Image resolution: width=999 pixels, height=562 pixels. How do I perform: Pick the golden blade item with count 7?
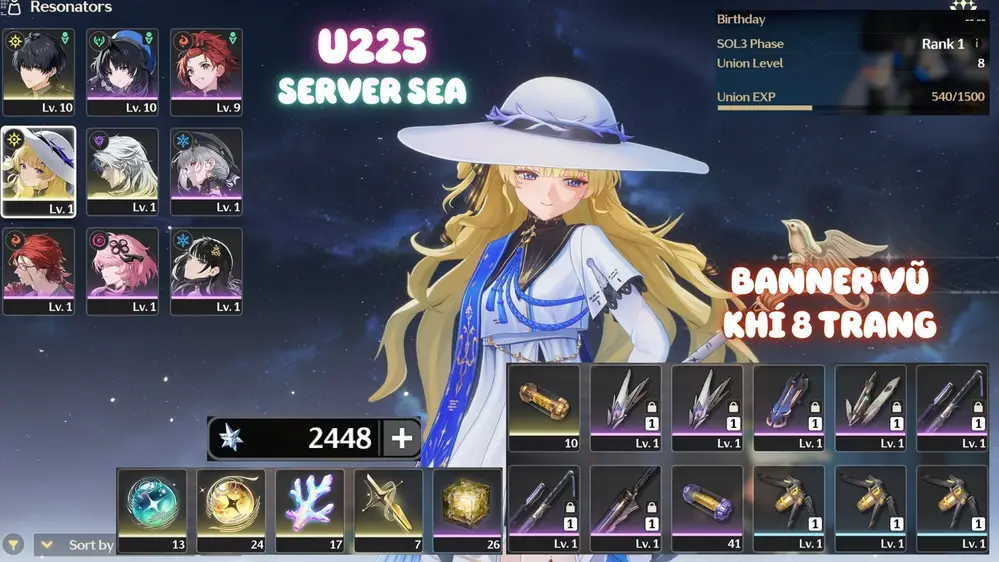(388, 510)
